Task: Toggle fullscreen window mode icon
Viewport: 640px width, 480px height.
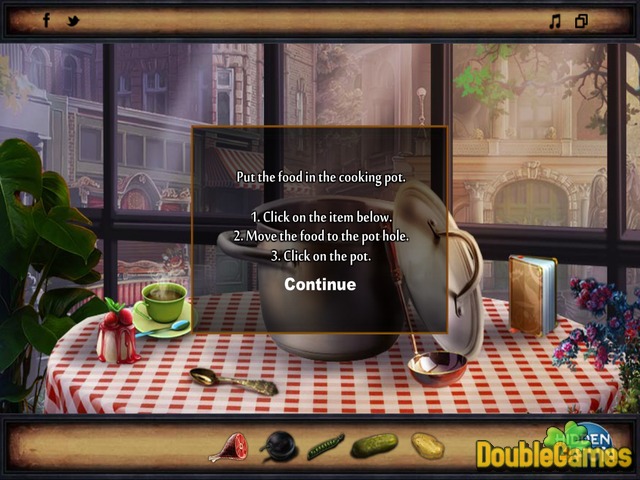Action: (x=581, y=21)
